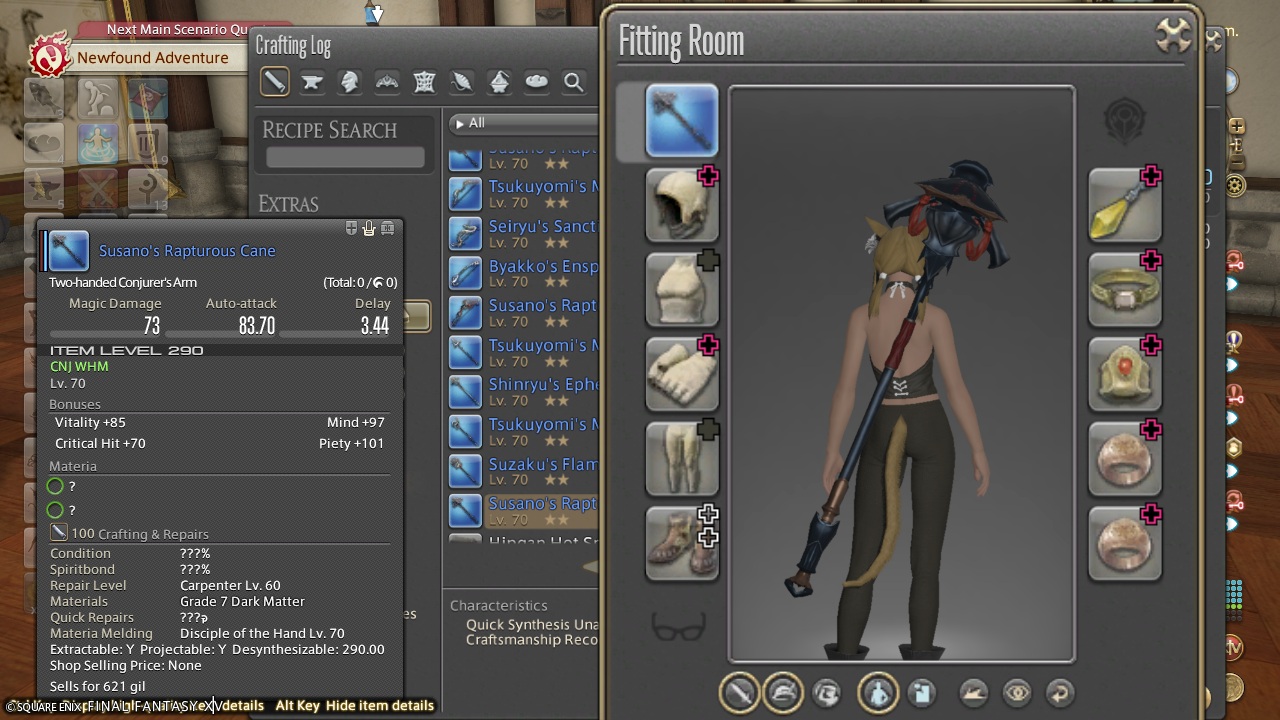1280x720 pixels.
Task: Toggle the eye visibility button
Action: (1017, 692)
